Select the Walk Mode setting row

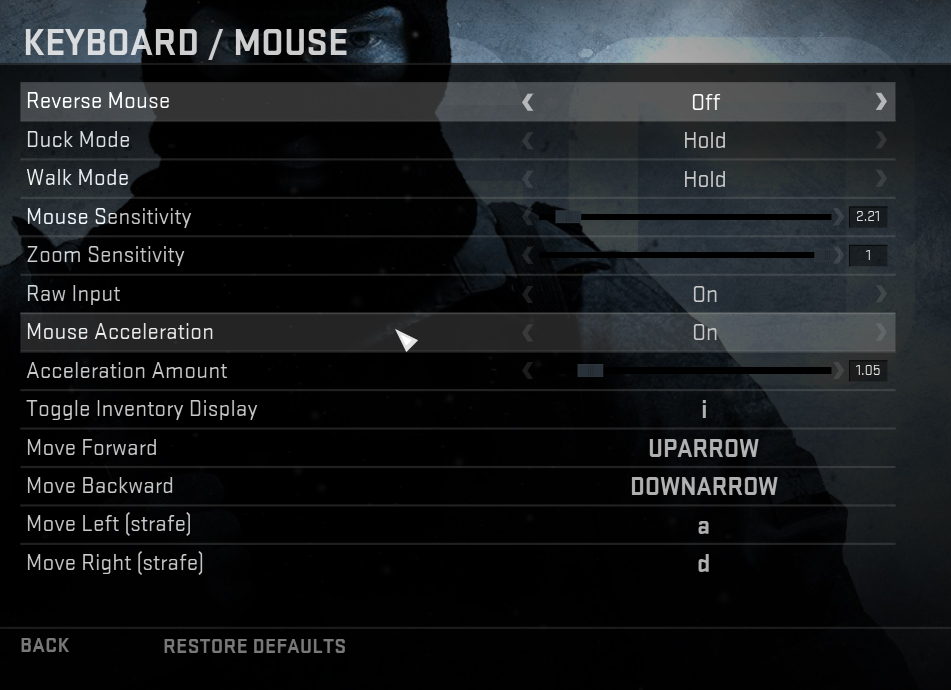[x=457, y=179]
